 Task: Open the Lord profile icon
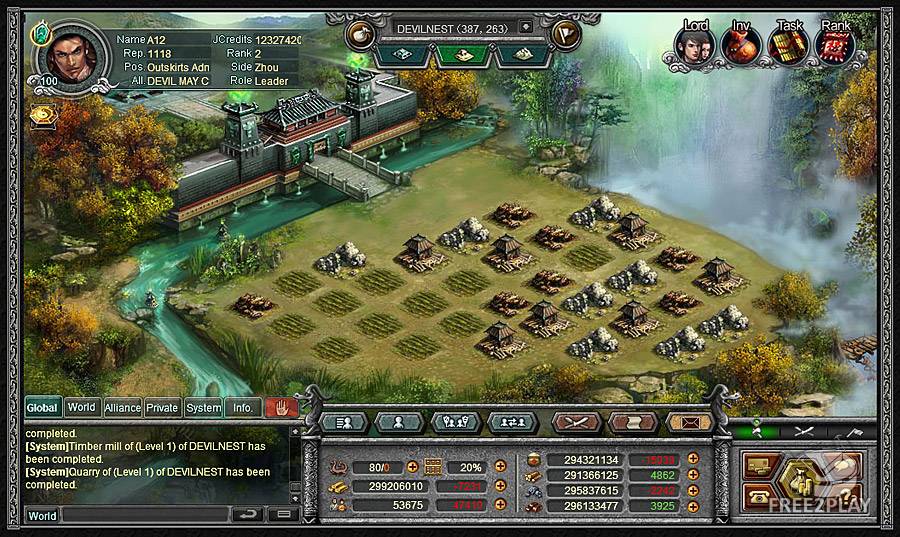(x=693, y=44)
